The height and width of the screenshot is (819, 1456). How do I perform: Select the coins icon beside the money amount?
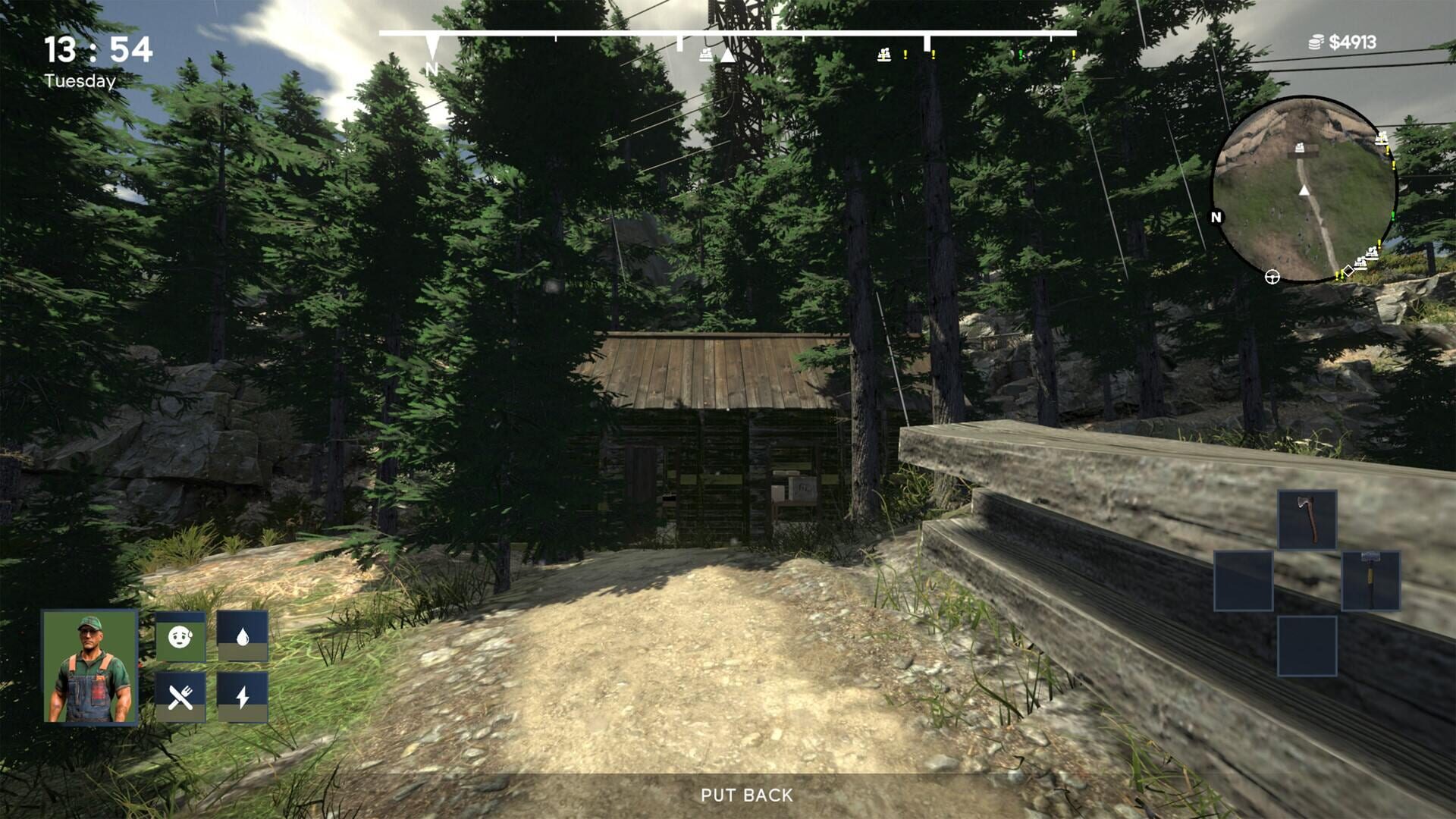click(1316, 43)
